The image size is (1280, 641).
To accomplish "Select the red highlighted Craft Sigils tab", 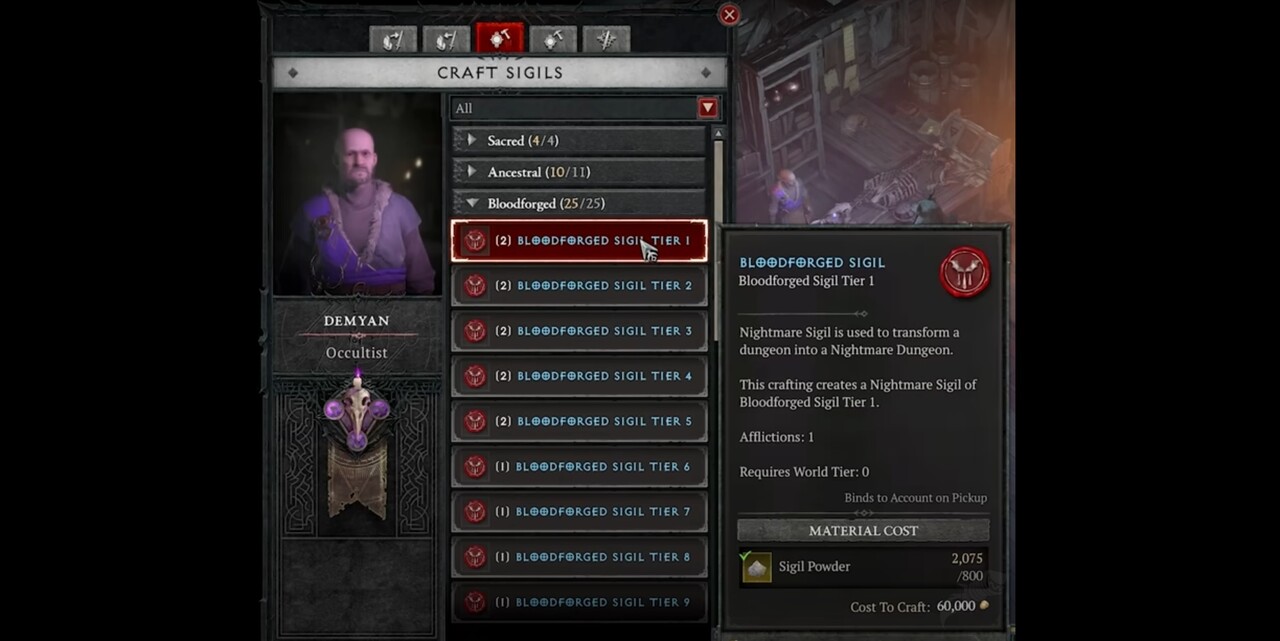I will click(x=499, y=39).
